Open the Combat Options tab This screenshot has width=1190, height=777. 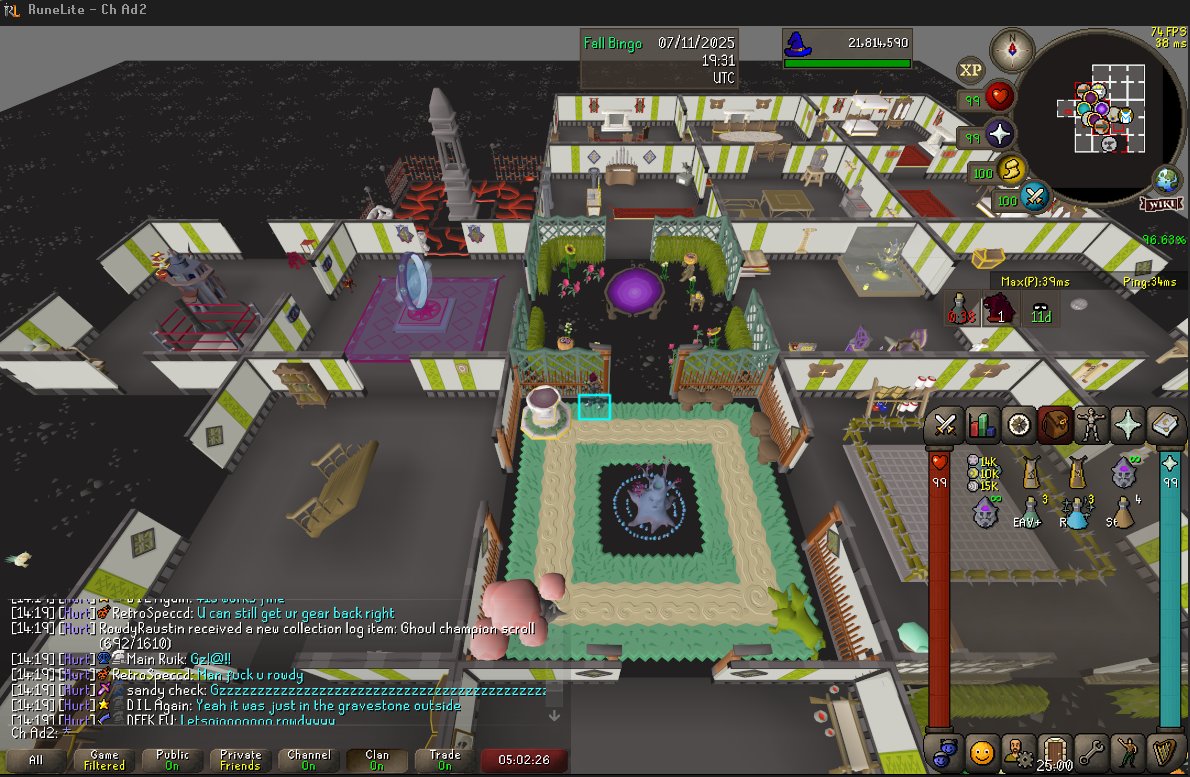pyautogui.click(x=944, y=425)
